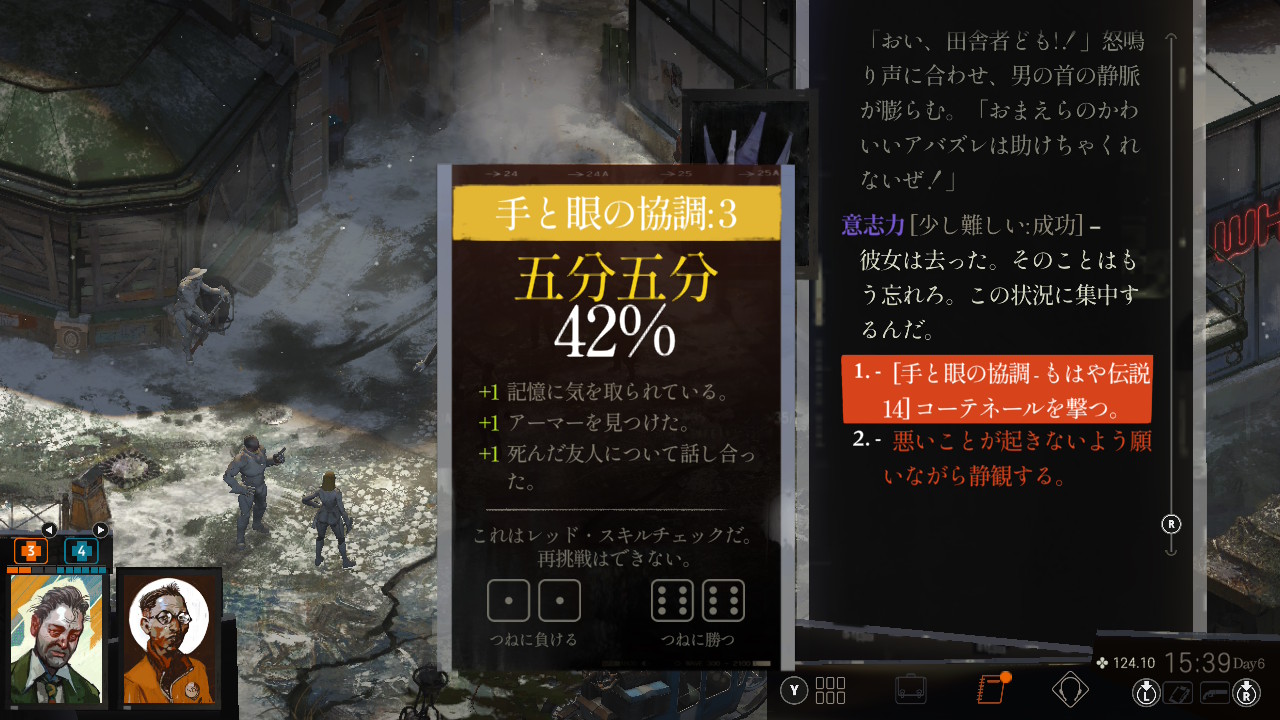Select the clipboard held-item slot
Screen dimensions: 1280x720
pyautogui.click(x=1179, y=692)
